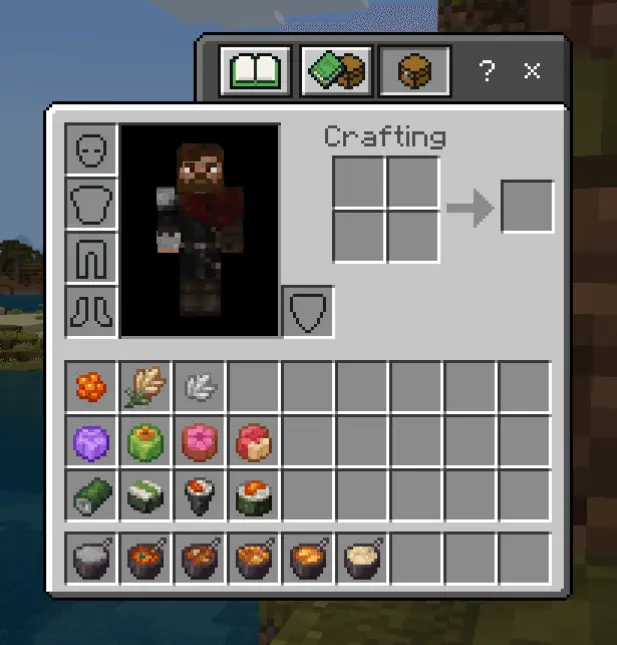
Task: Select the cone-shaped hand roll sushi
Action: click(200, 495)
